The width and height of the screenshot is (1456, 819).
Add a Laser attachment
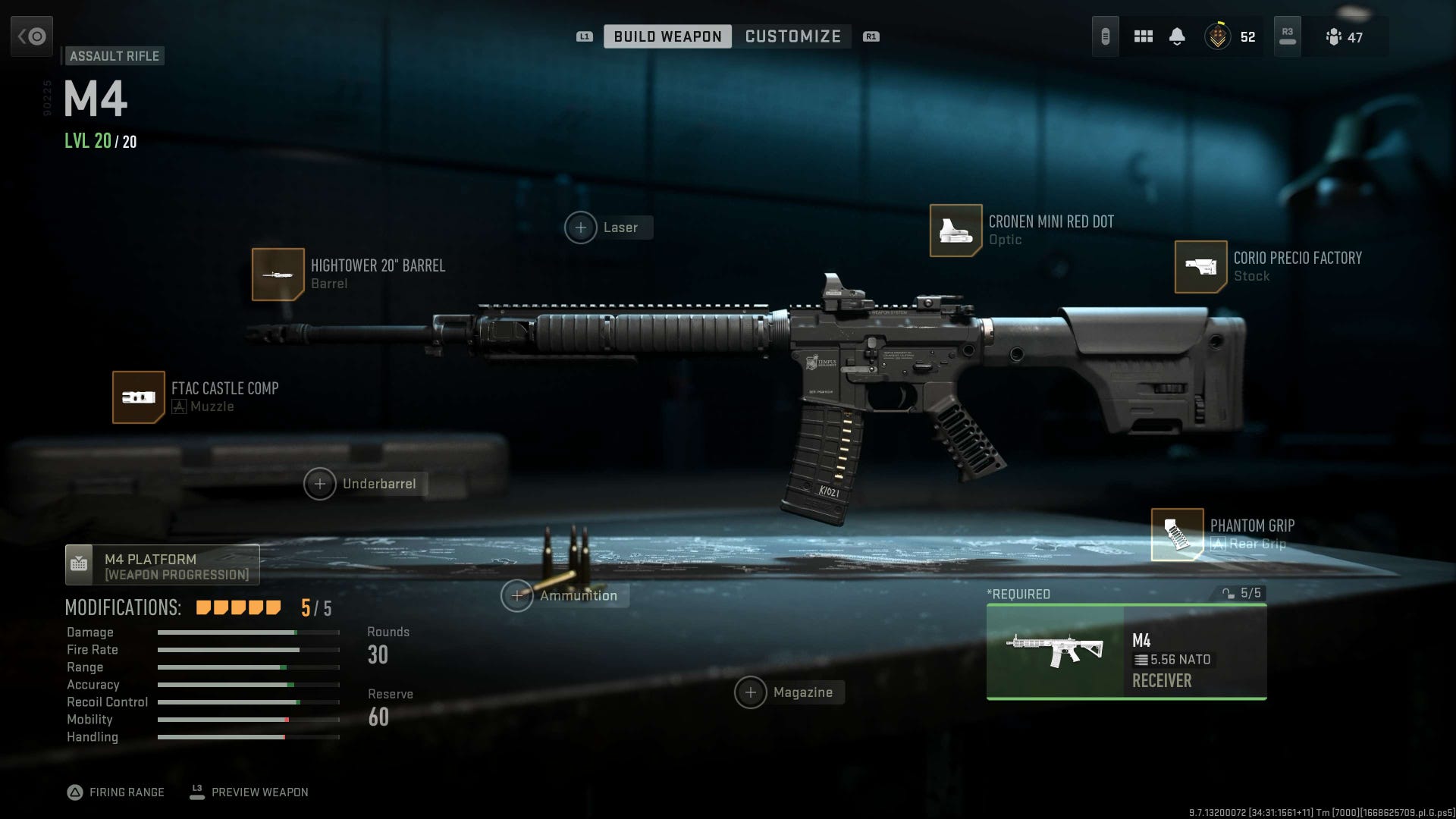click(581, 227)
